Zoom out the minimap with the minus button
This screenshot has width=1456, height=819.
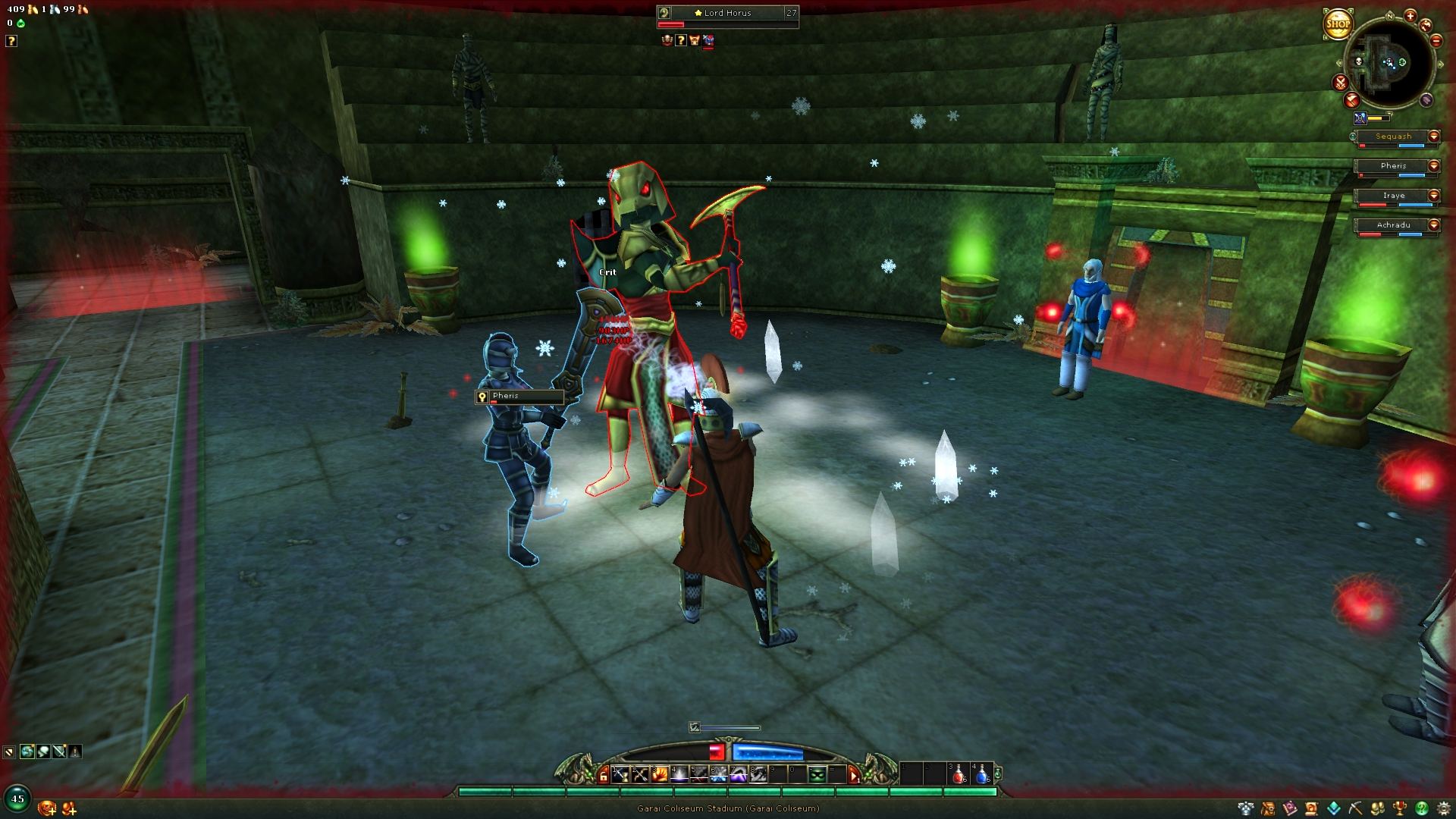(x=1436, y=41)
